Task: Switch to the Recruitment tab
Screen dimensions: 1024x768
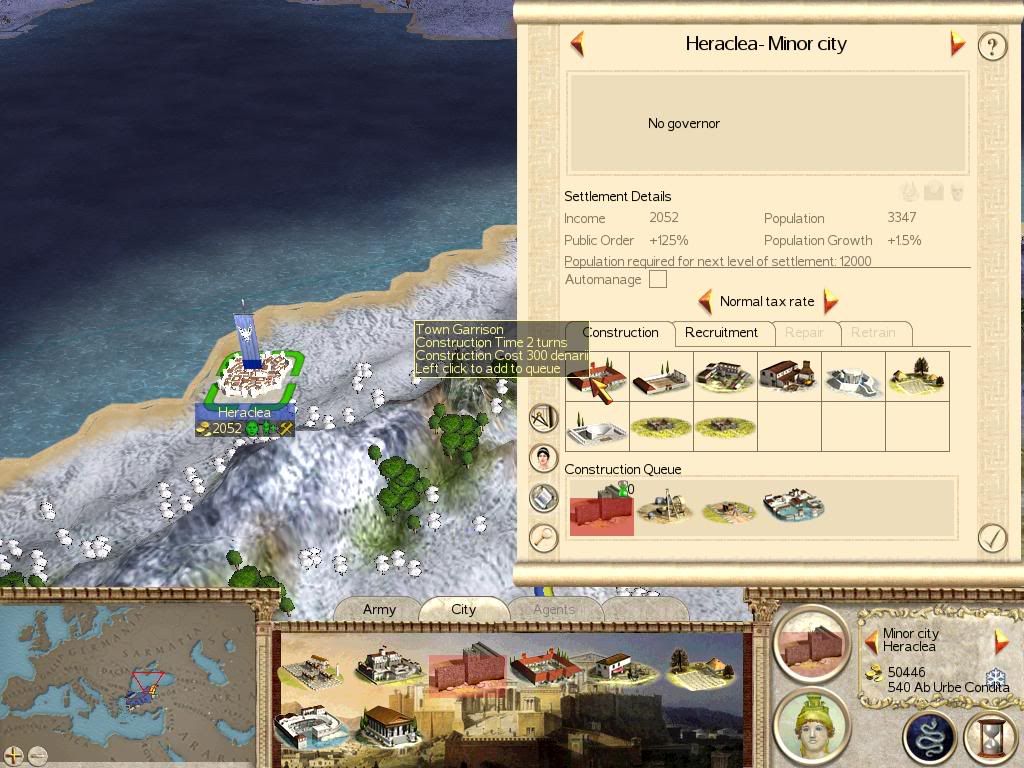Action: click(721, 333)
